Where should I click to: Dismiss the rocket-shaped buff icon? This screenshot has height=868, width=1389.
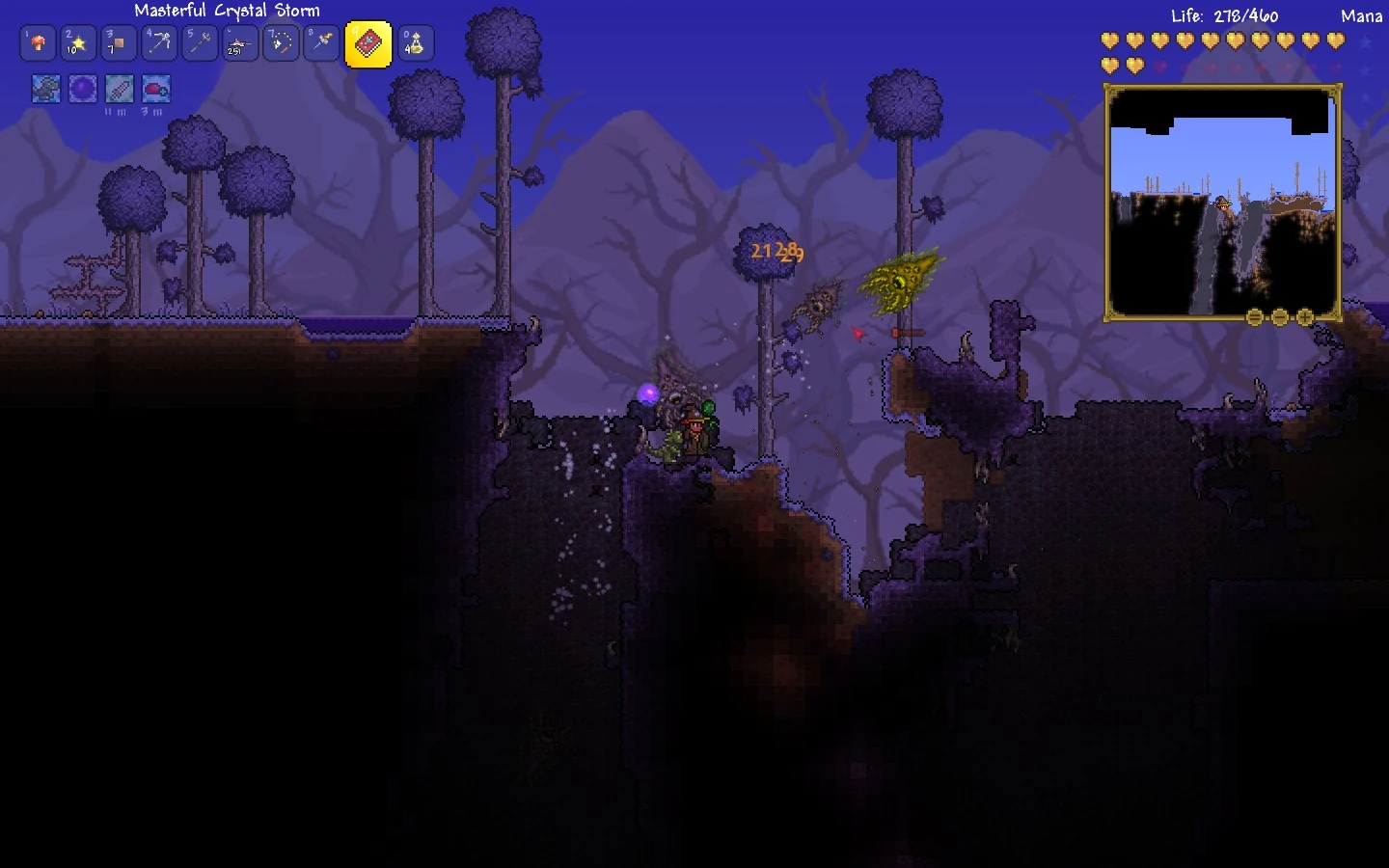[x=119, y=89]
